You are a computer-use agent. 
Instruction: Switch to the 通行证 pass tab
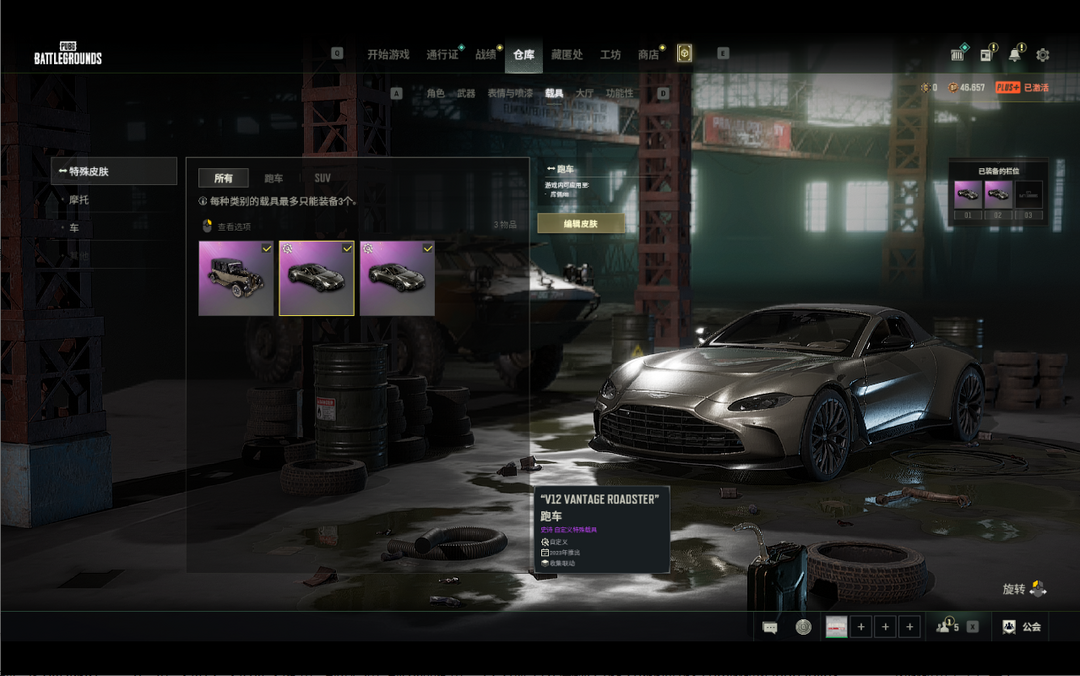pyautogui.click(x=442, y=55)
